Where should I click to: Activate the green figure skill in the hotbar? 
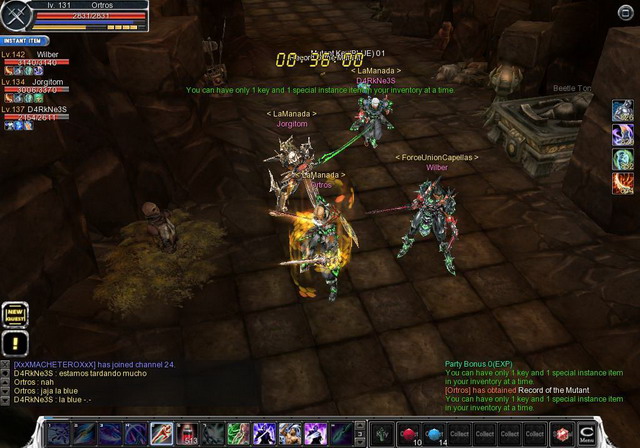(x=238, y=433)
